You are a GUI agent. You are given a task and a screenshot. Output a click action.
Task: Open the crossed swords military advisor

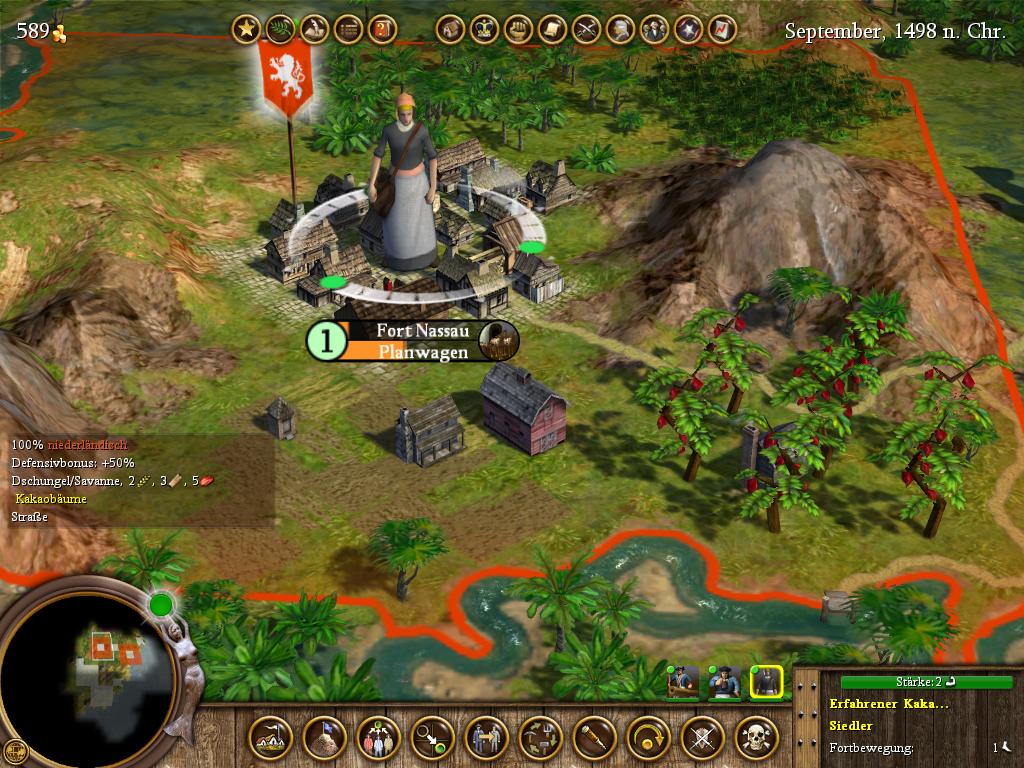tap(586, 29)
